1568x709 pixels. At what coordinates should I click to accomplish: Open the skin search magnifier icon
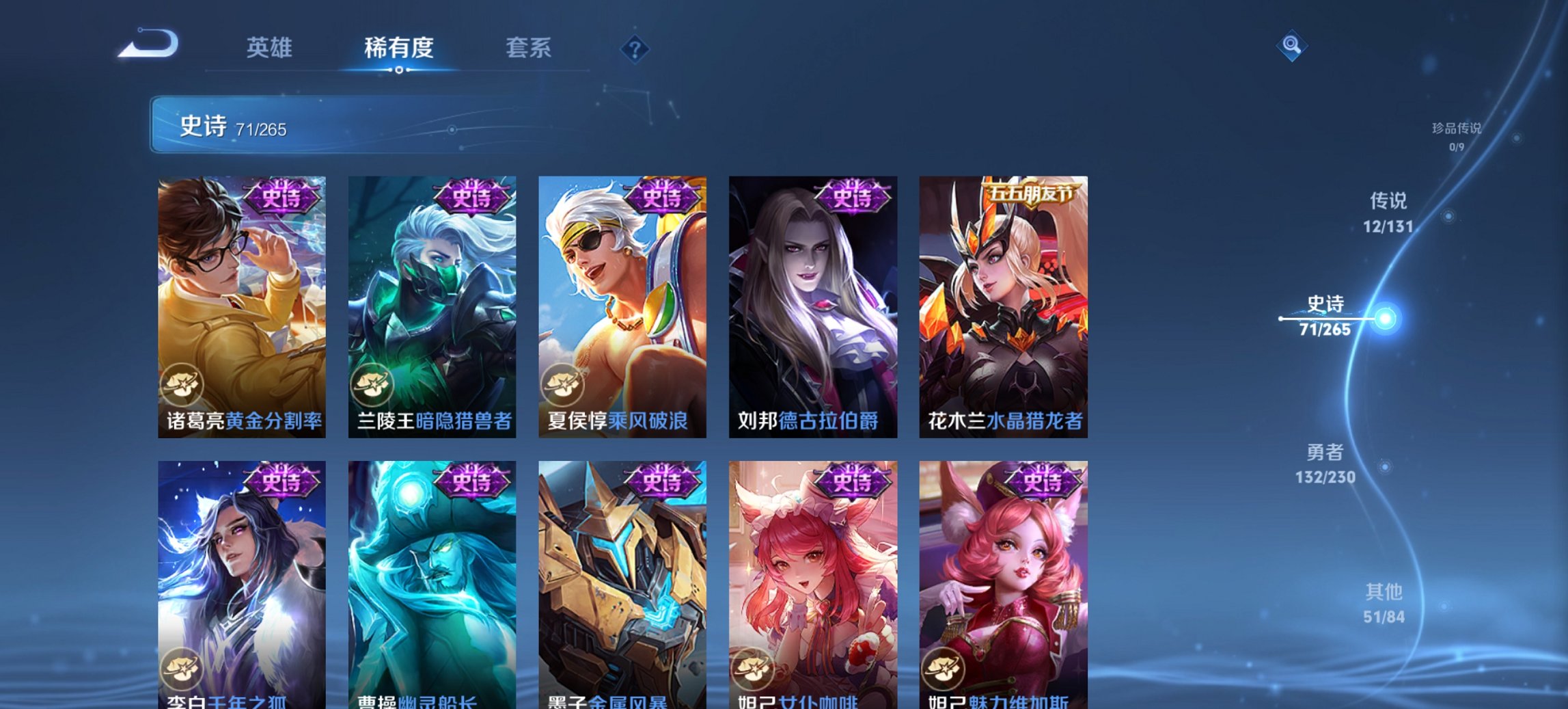coord(1291,48)
